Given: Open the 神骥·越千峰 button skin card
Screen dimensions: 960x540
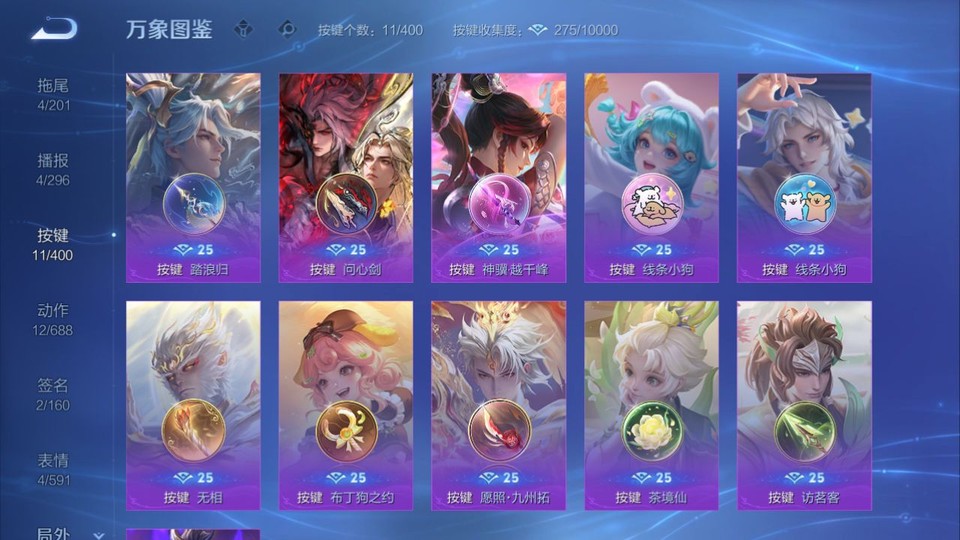Looking at the screenshot, I should 498,178.
